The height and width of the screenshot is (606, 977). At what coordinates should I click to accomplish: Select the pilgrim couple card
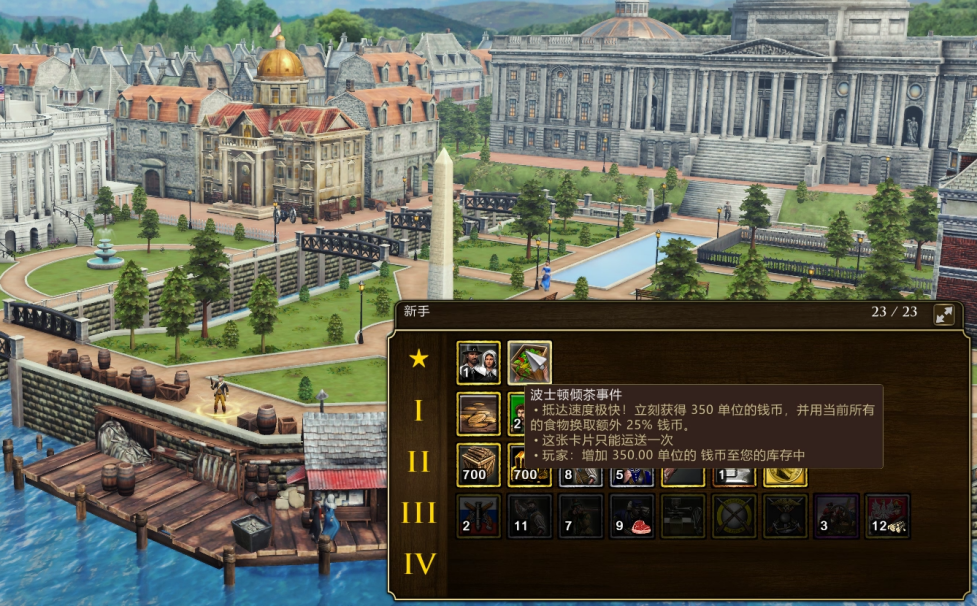pos(478,362)
